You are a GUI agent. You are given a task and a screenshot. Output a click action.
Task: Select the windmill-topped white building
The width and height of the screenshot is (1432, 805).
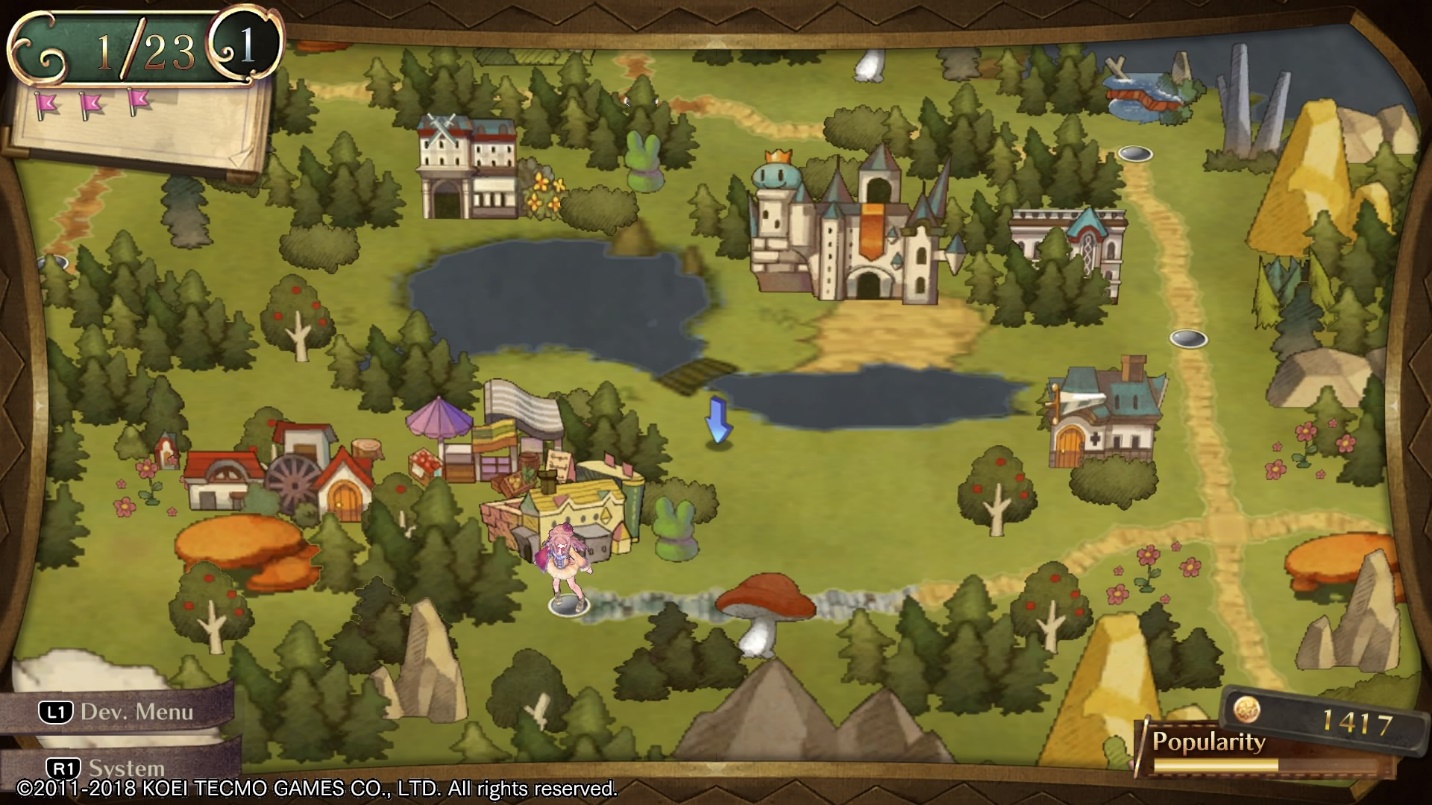(467, 168)
